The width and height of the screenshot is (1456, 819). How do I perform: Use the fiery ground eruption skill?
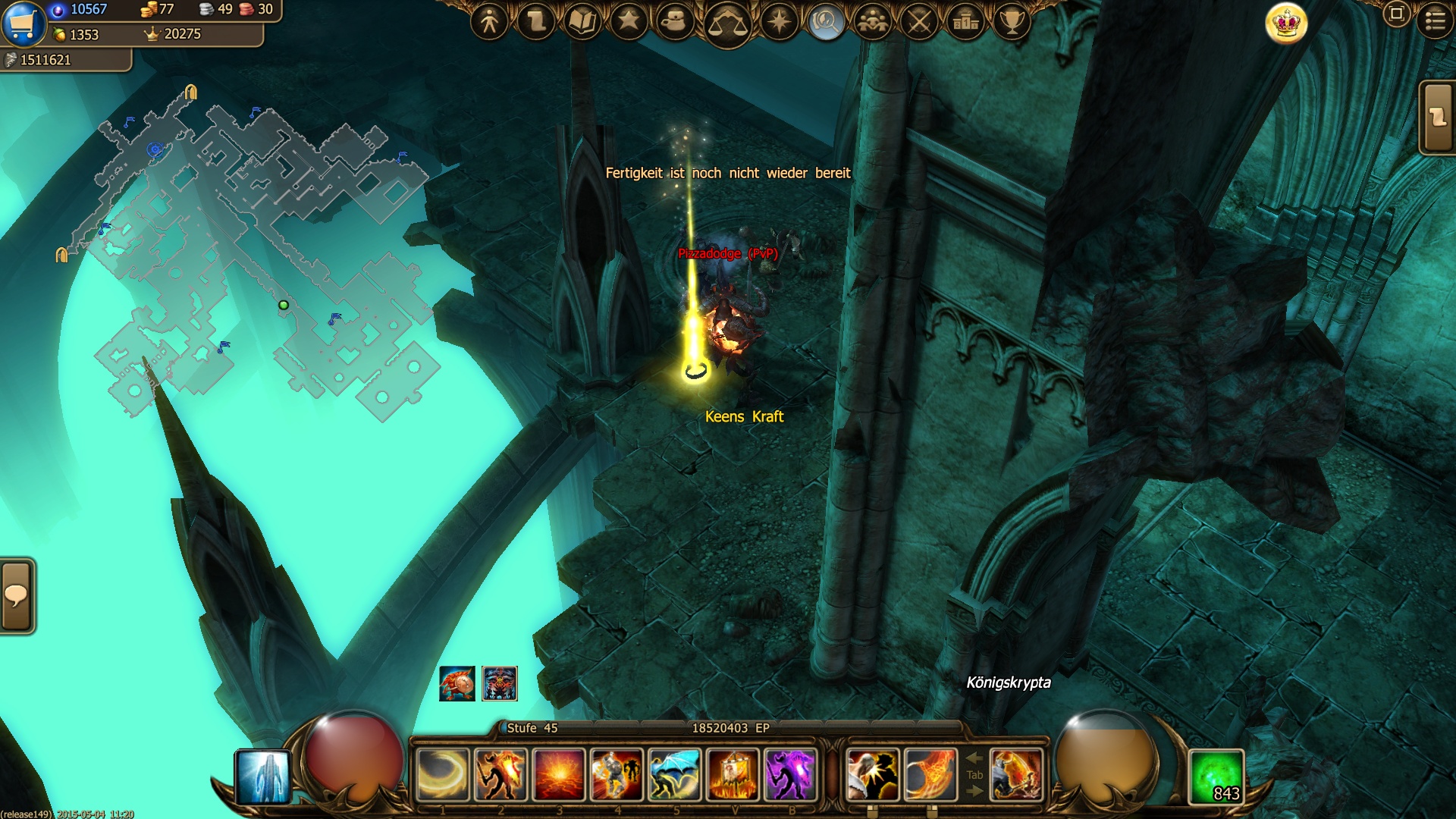coord(559,774)
